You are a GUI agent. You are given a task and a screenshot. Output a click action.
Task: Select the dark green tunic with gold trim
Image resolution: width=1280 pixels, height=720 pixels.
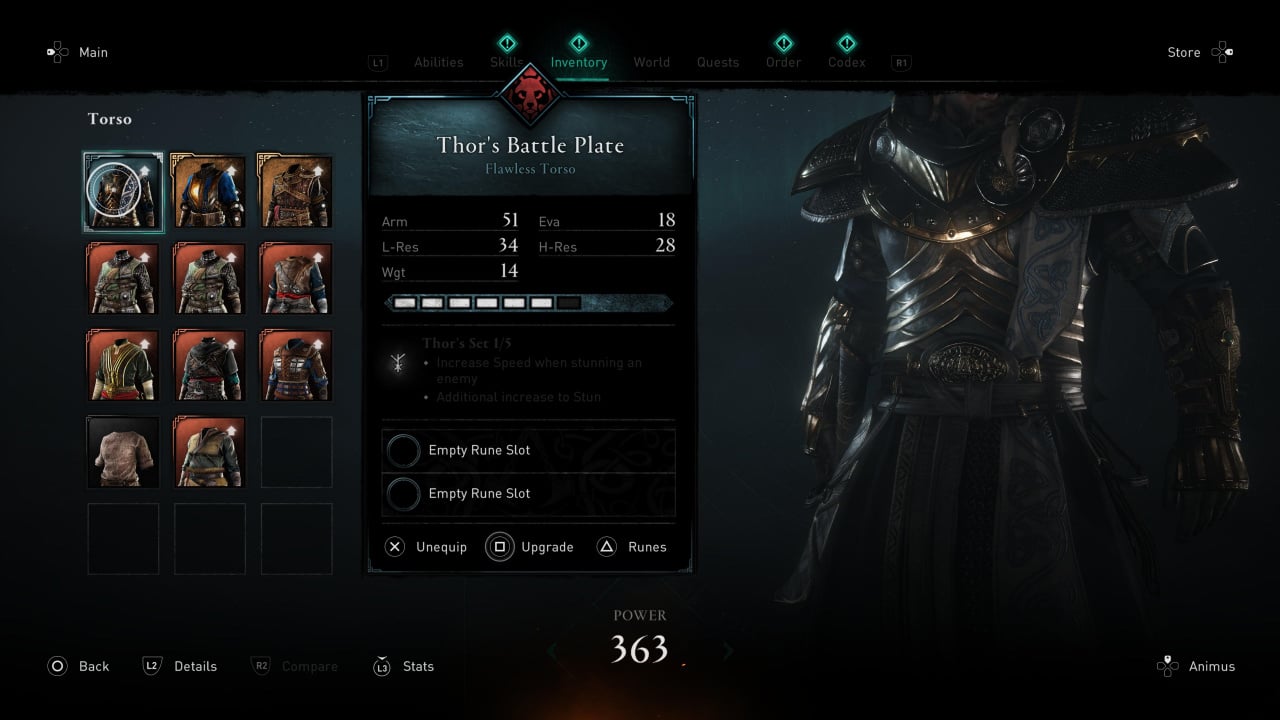tap(123, 365)
